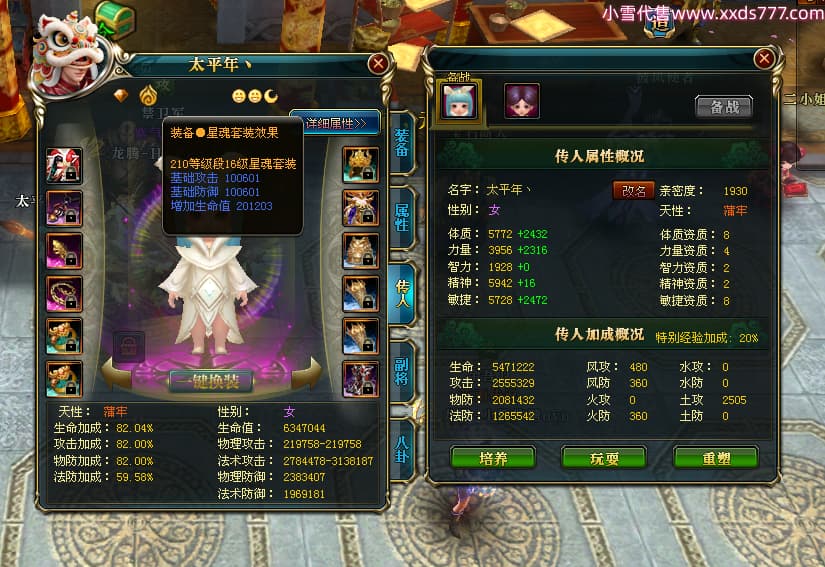The width and height of the screenshot is (825, 567).
Task: Click the 玩耍 play button
Action: (x=603, y=457)
